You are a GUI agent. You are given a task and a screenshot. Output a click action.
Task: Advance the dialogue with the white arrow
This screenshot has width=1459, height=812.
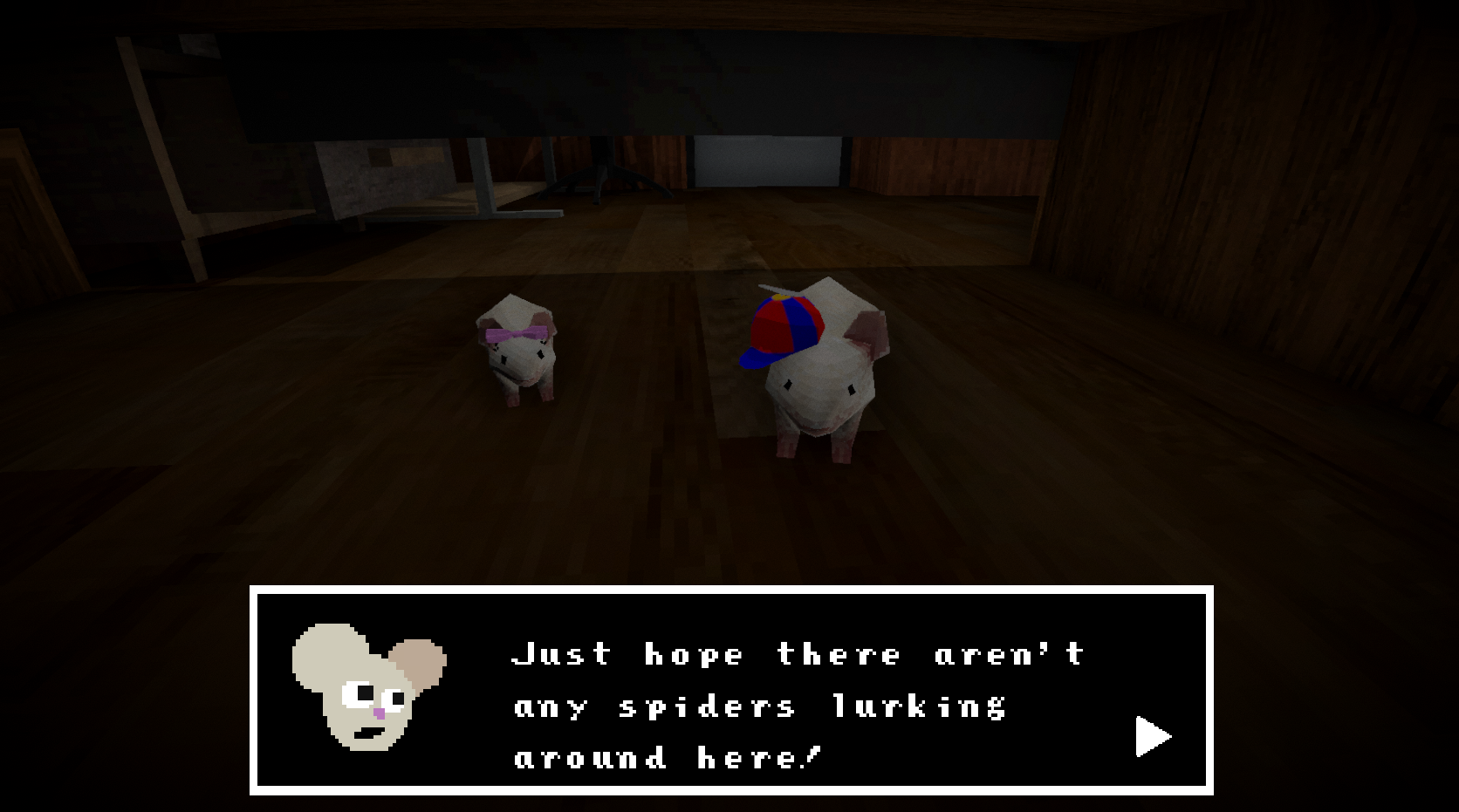(1149, 735)
